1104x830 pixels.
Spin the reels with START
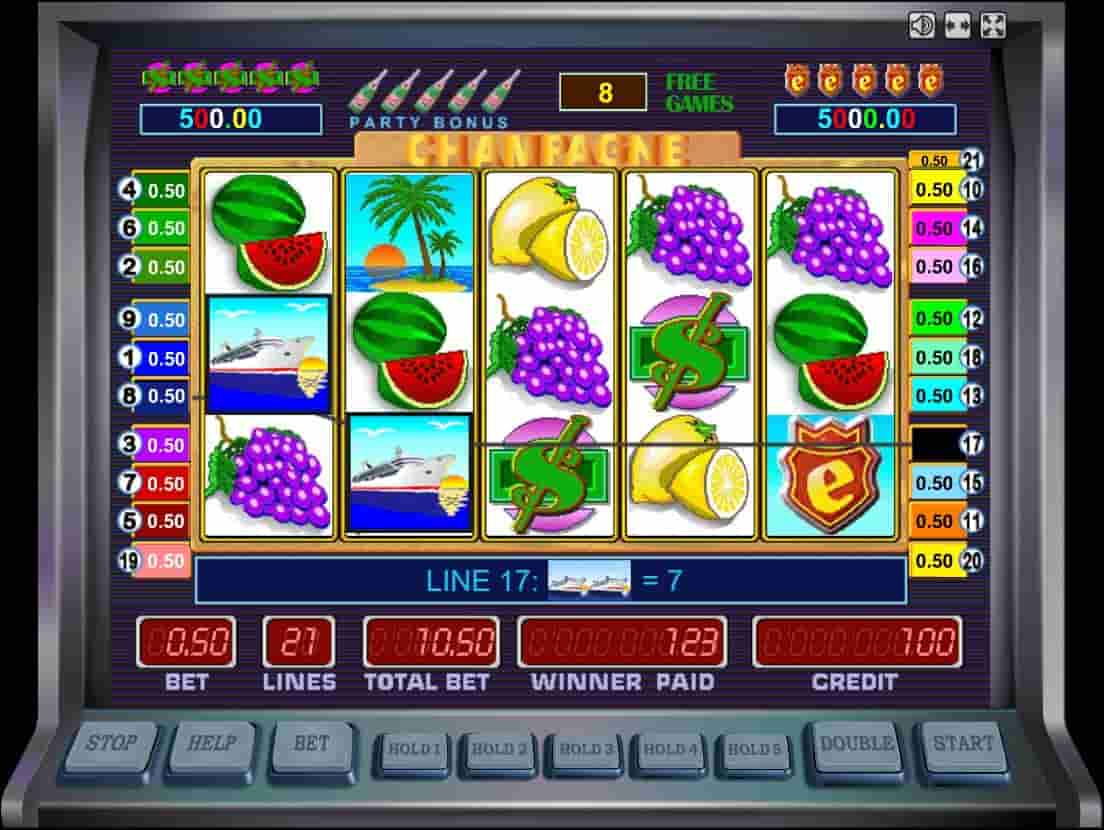[x=963, y=746]
